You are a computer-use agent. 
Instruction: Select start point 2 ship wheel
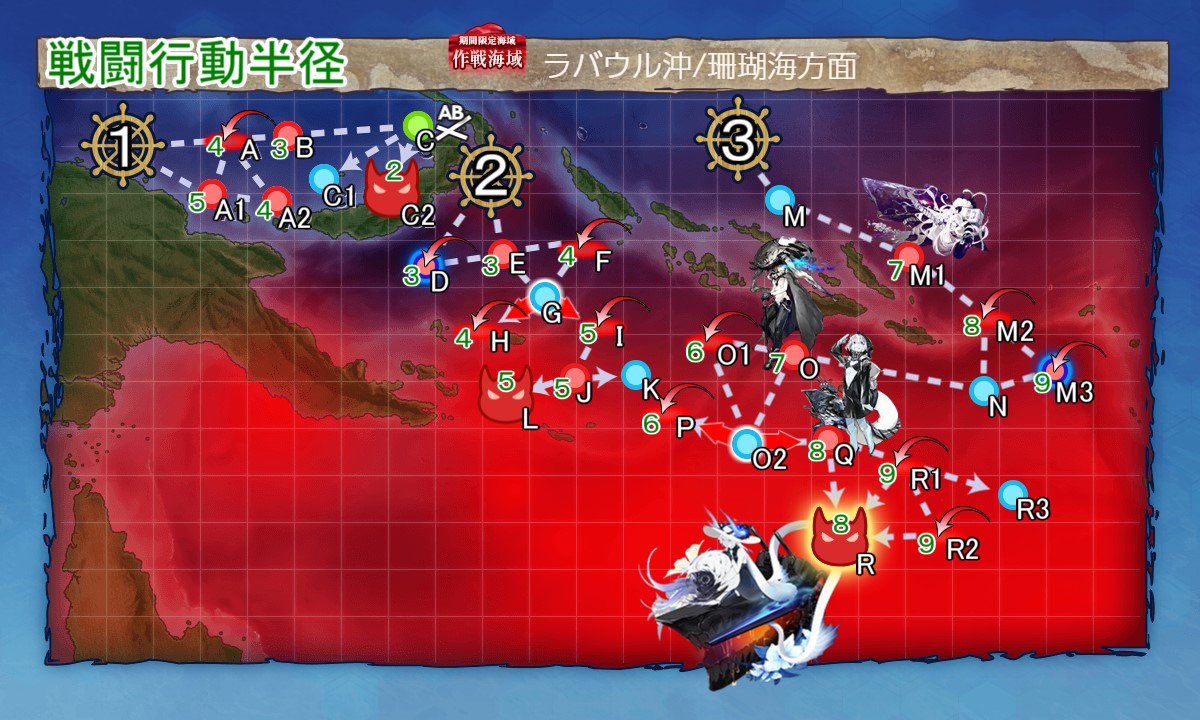(490, 178)
